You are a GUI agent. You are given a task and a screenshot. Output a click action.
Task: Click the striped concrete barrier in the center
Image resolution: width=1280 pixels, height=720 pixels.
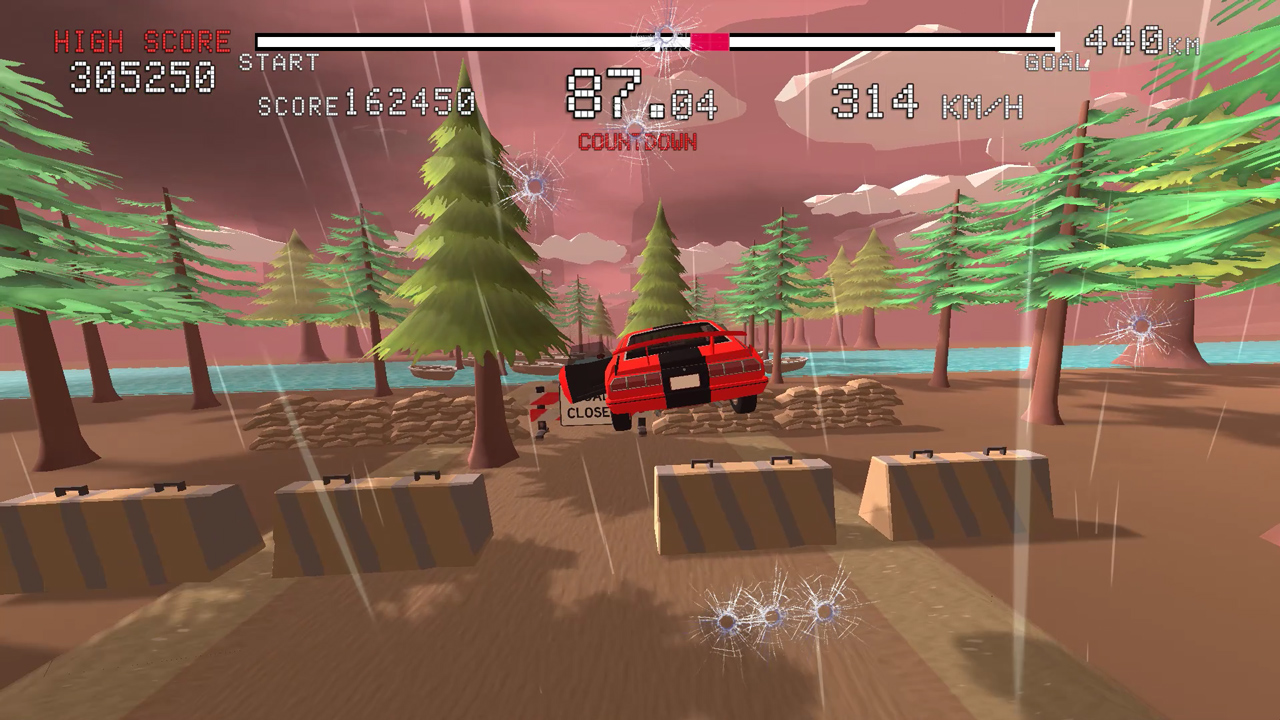point(745,505)
